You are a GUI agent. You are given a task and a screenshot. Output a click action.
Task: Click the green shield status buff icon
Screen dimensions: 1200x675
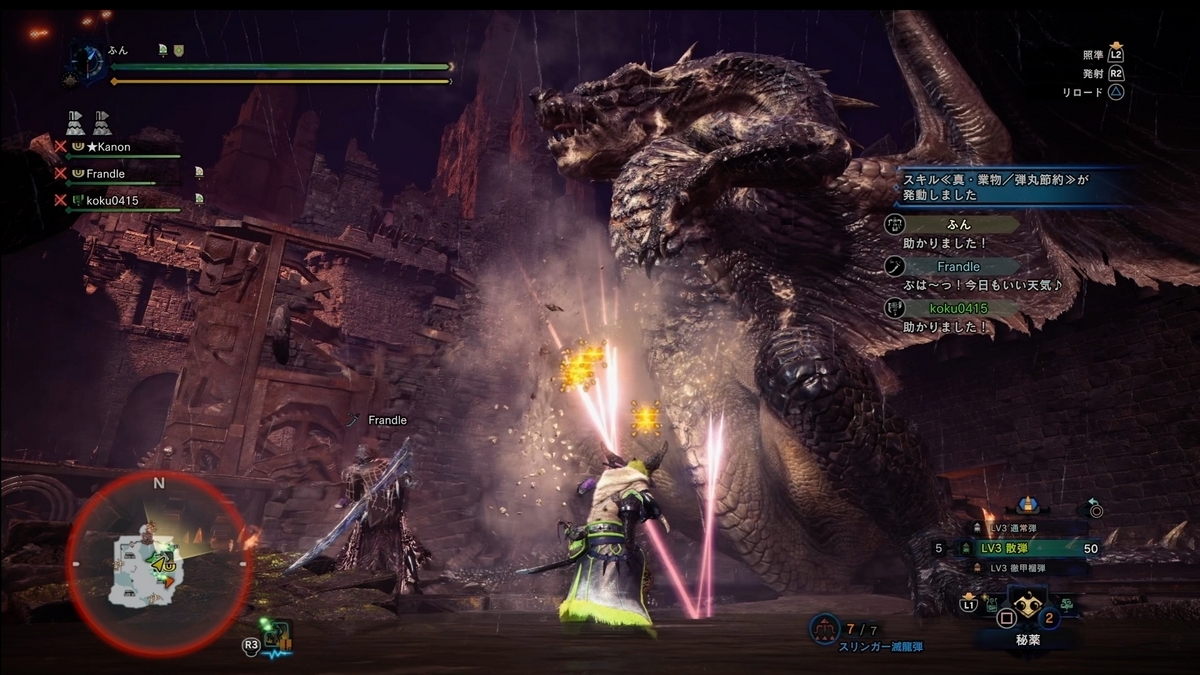(178, 49)
